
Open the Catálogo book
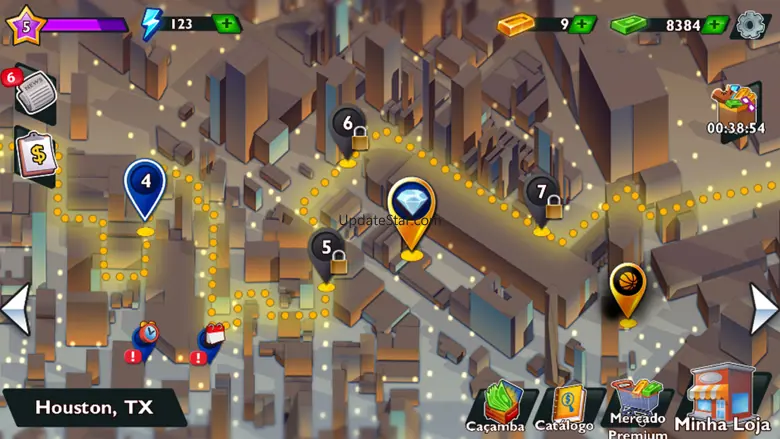(x=565, y=407)
